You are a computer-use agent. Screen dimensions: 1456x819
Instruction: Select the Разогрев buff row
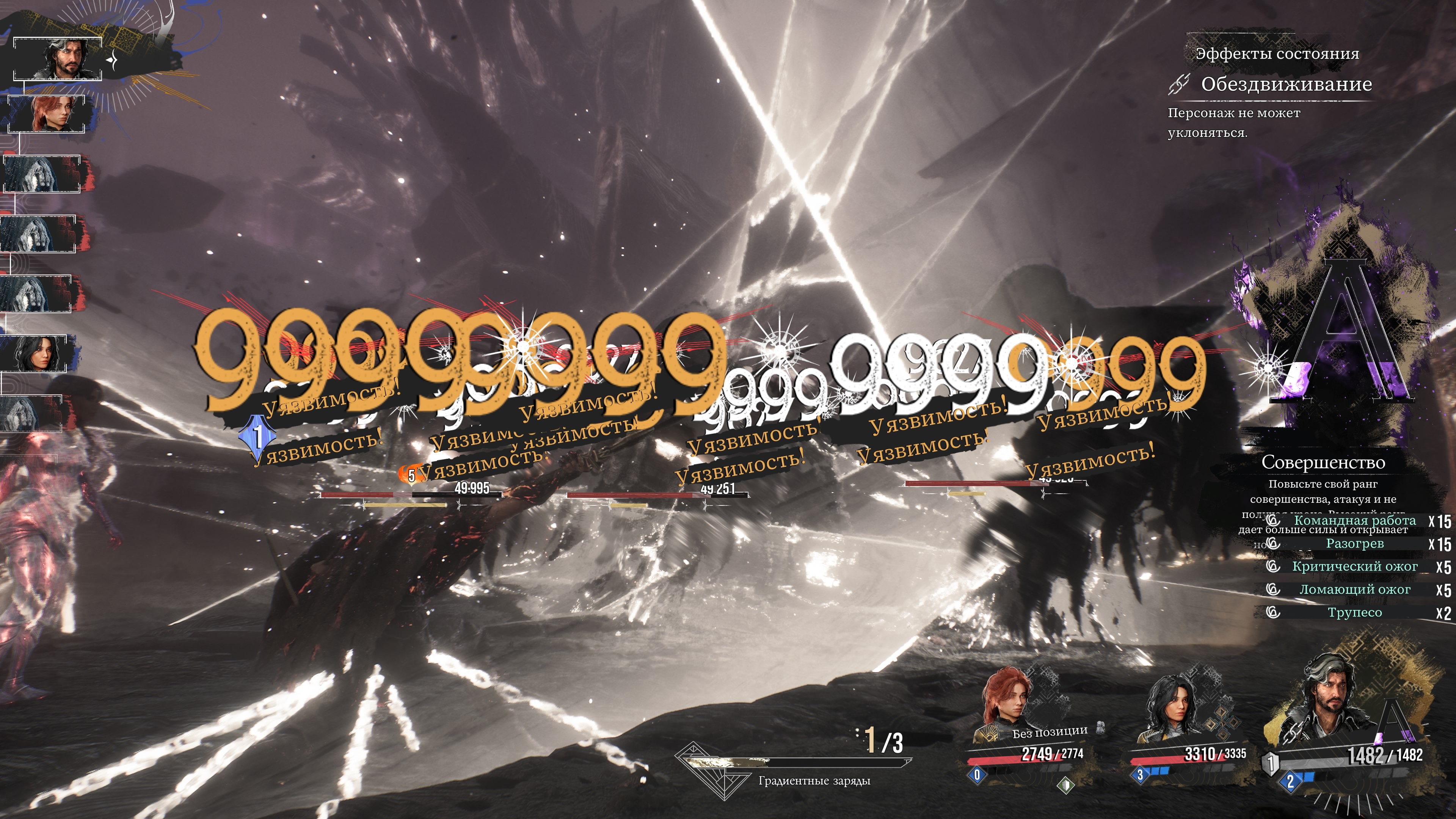coord(1354,544)
